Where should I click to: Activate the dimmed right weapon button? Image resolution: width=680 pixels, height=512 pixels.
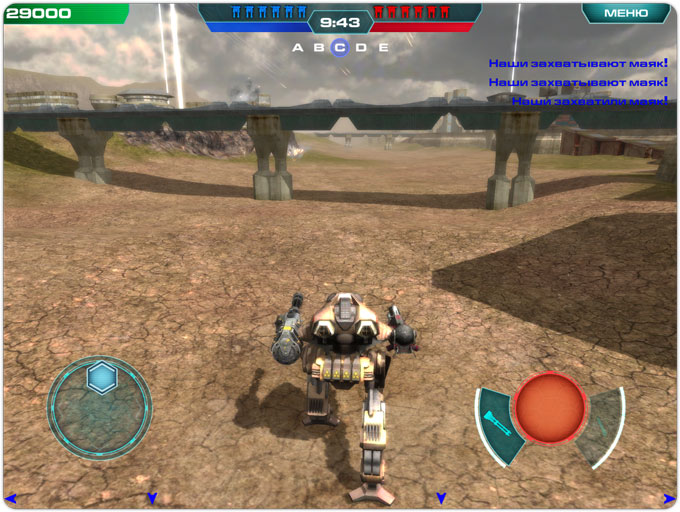pyautogui.click(x=605, y=422)
